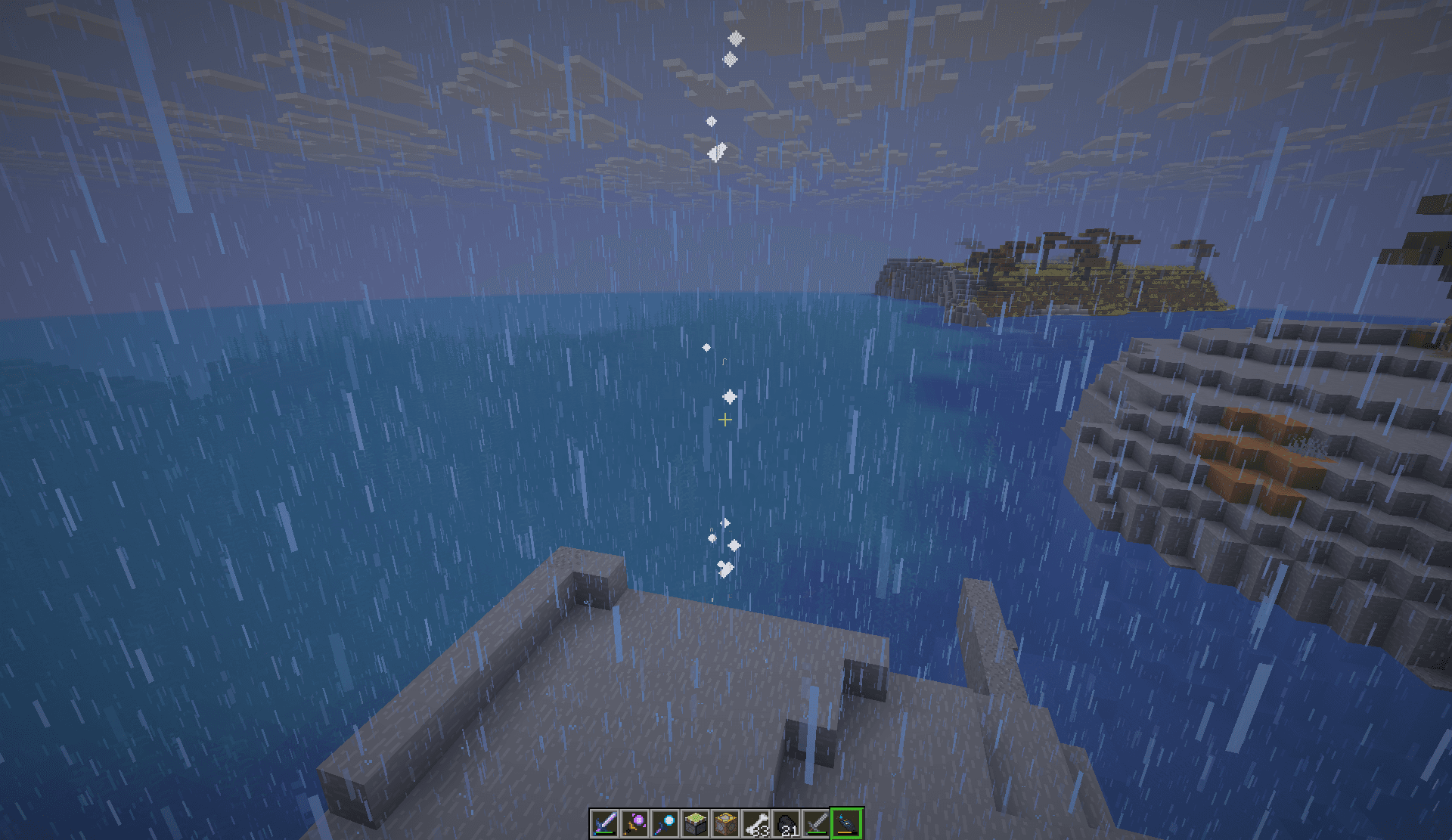Screen dimensions: 1452x840
Task: Select the coal stack of 21
Action: [x=786, y=823]
